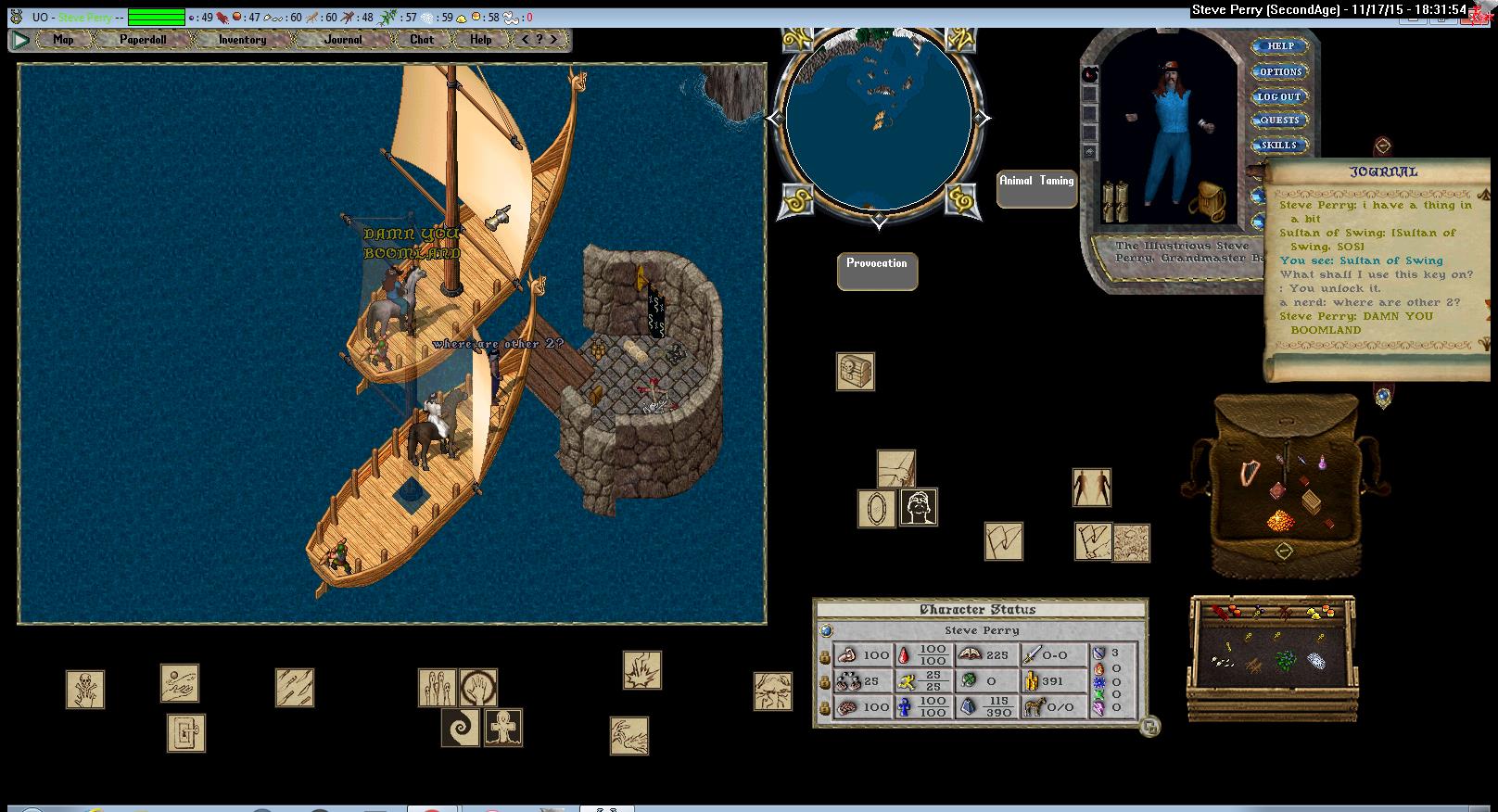
Task: Click the skull treasure chest icon
Action: tap(855, 372)
